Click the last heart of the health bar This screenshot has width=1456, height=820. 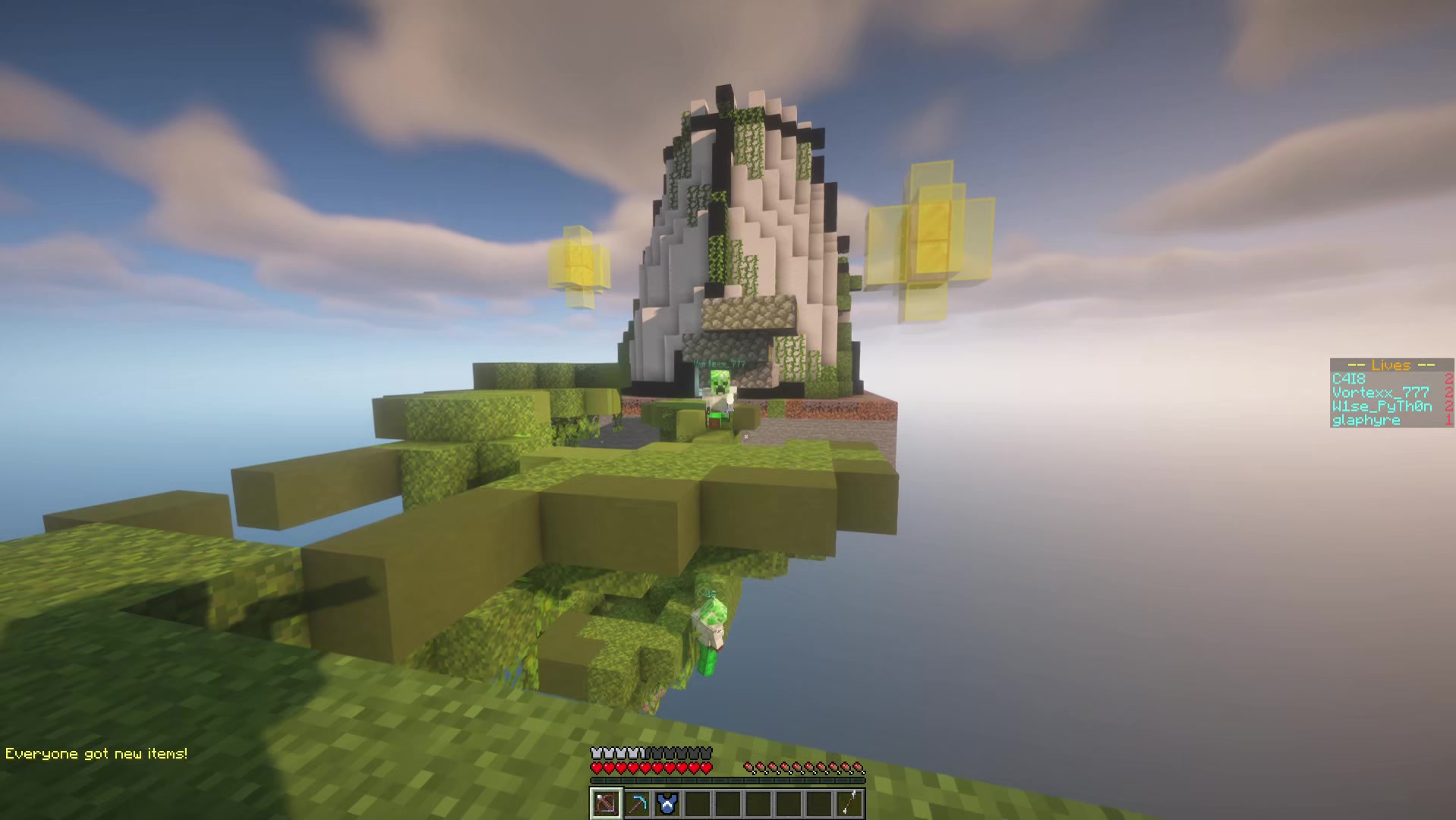pos(706,768)
